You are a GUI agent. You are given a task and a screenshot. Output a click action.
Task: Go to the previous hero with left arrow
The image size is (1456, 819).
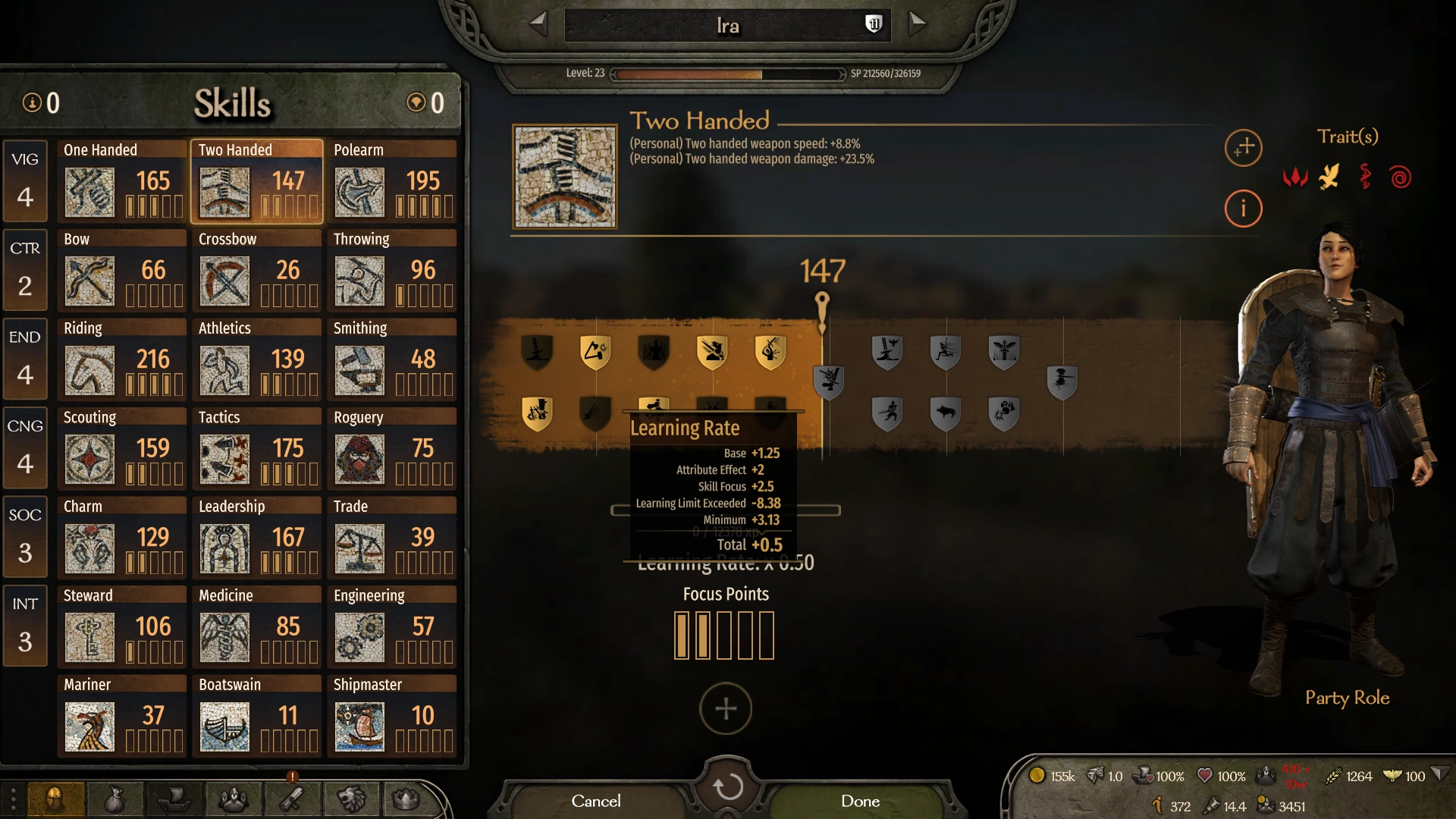538,24
